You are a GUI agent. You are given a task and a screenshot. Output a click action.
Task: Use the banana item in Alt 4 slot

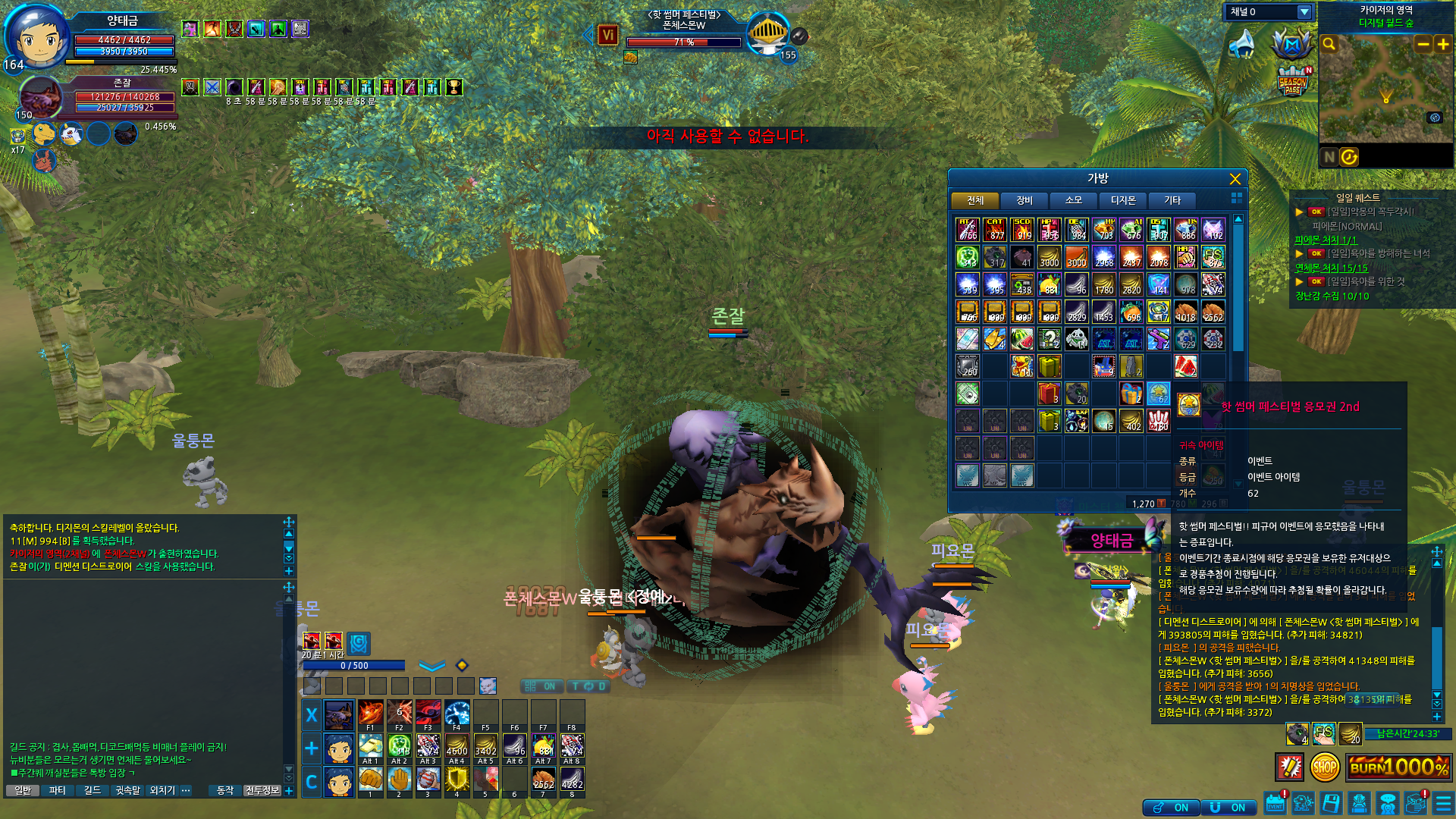coord(457,746)
